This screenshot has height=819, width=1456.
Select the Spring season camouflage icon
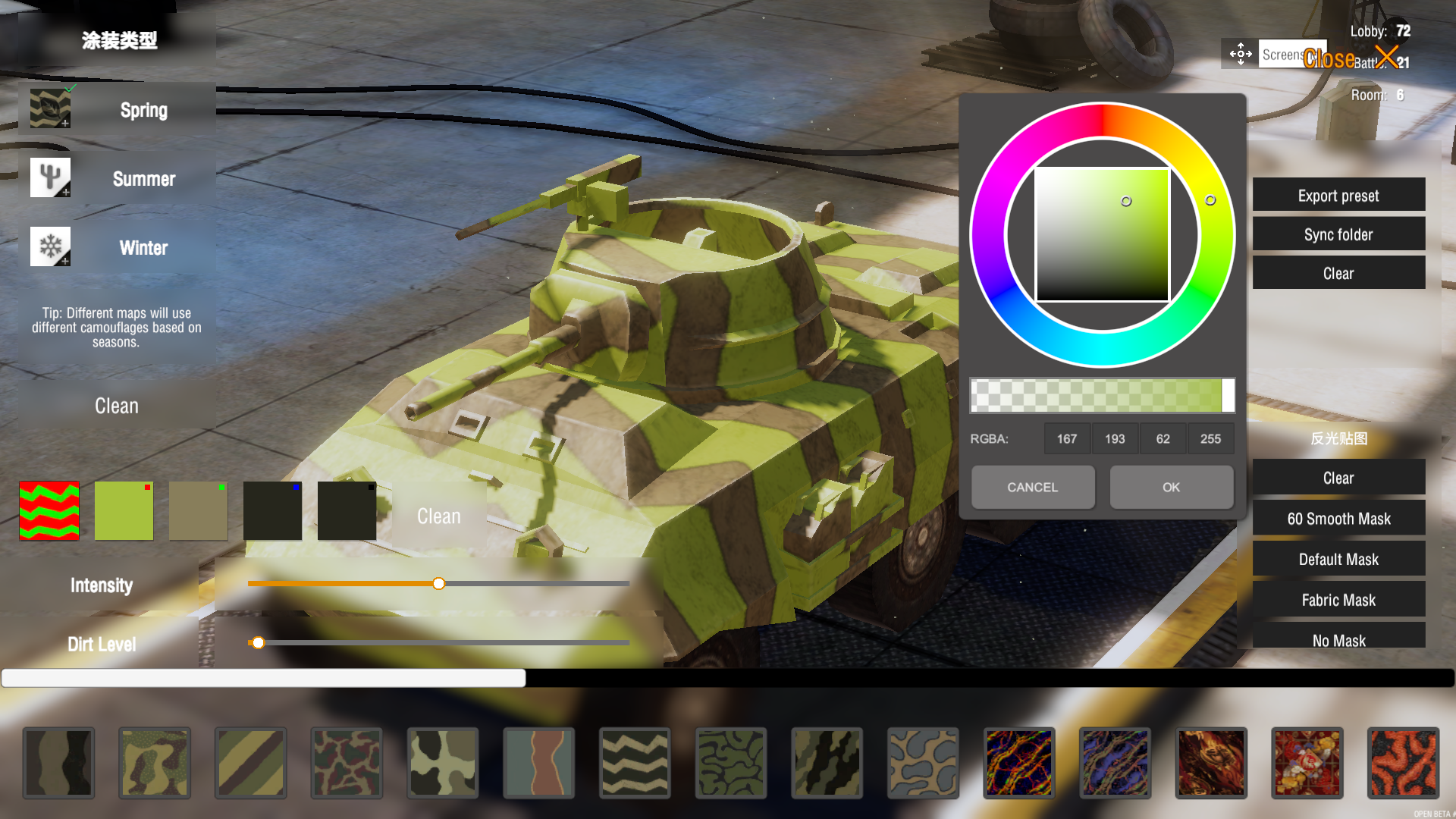49,108
